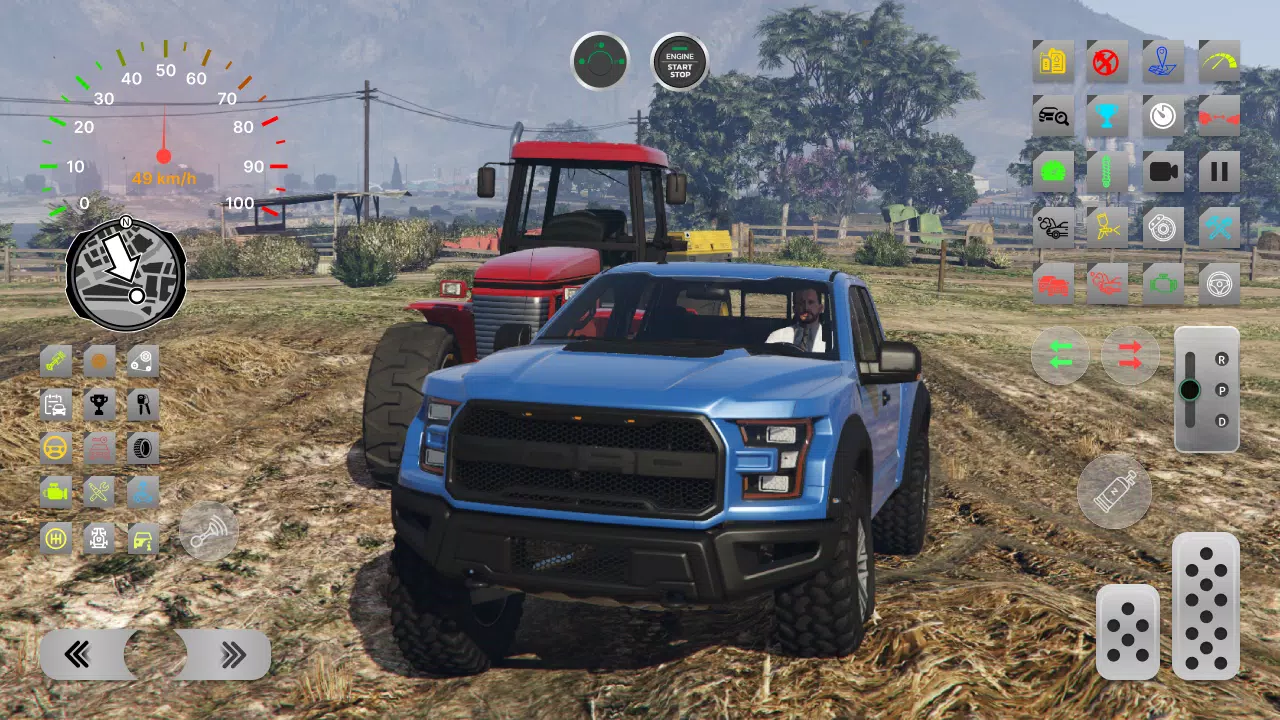Select the spray paint gun icon
Screen dimensions: 1280x720
tap(1107, 227)
